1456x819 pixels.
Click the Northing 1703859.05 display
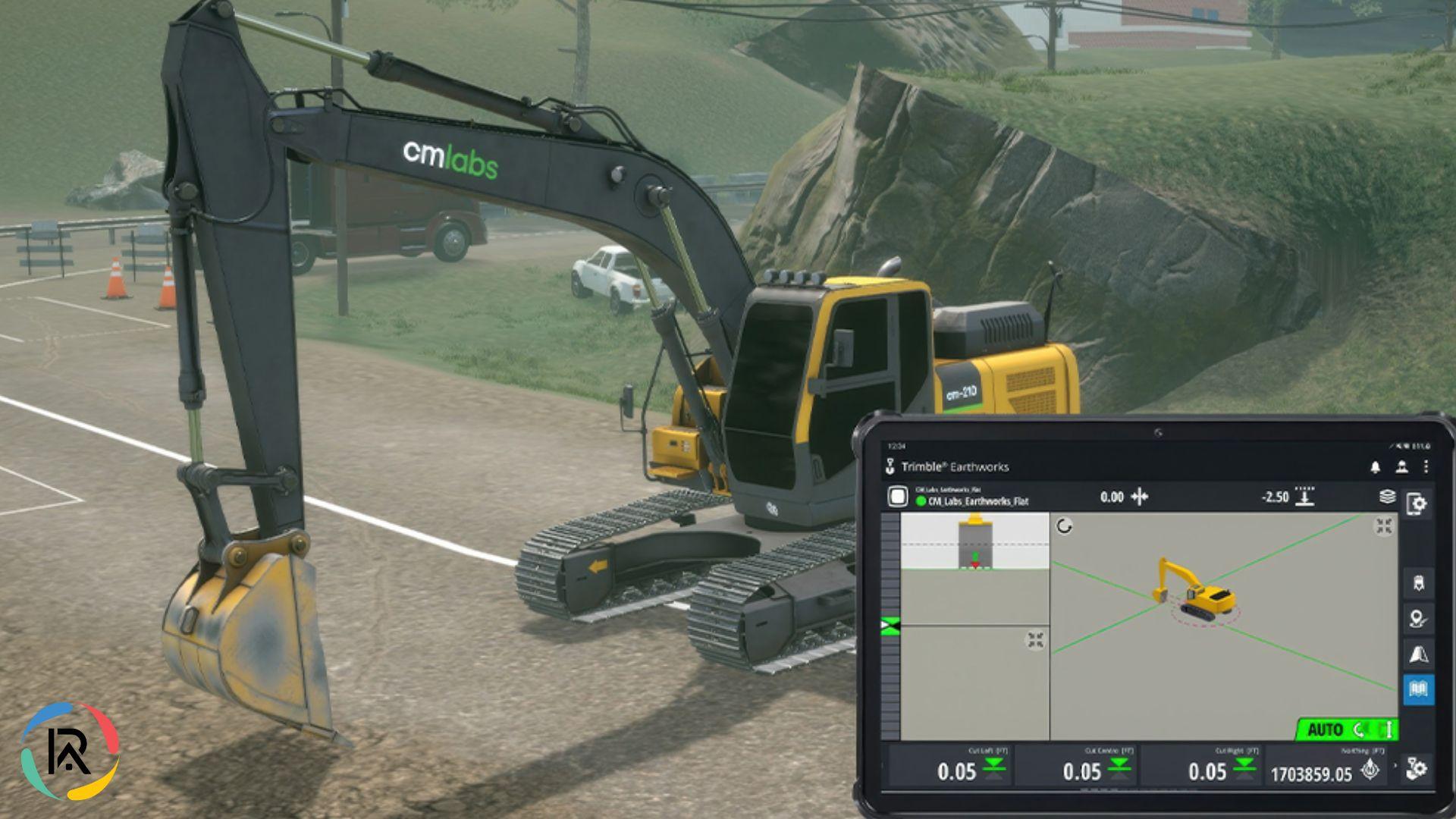(x=1313, y=774)
